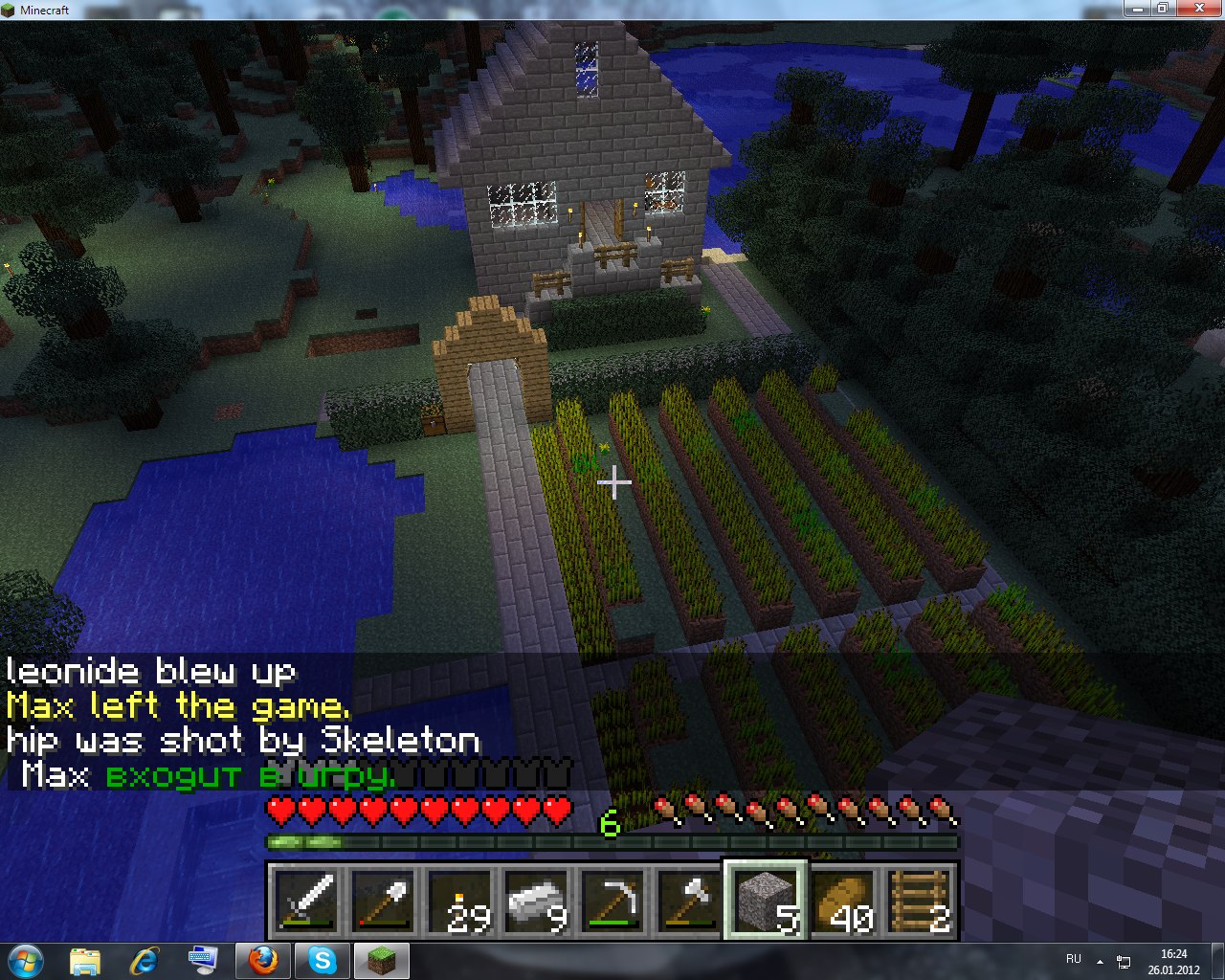Viewport: 1225px width, 980px height.
Task: Open Skype from the taskbar
Action: [322, 959]
